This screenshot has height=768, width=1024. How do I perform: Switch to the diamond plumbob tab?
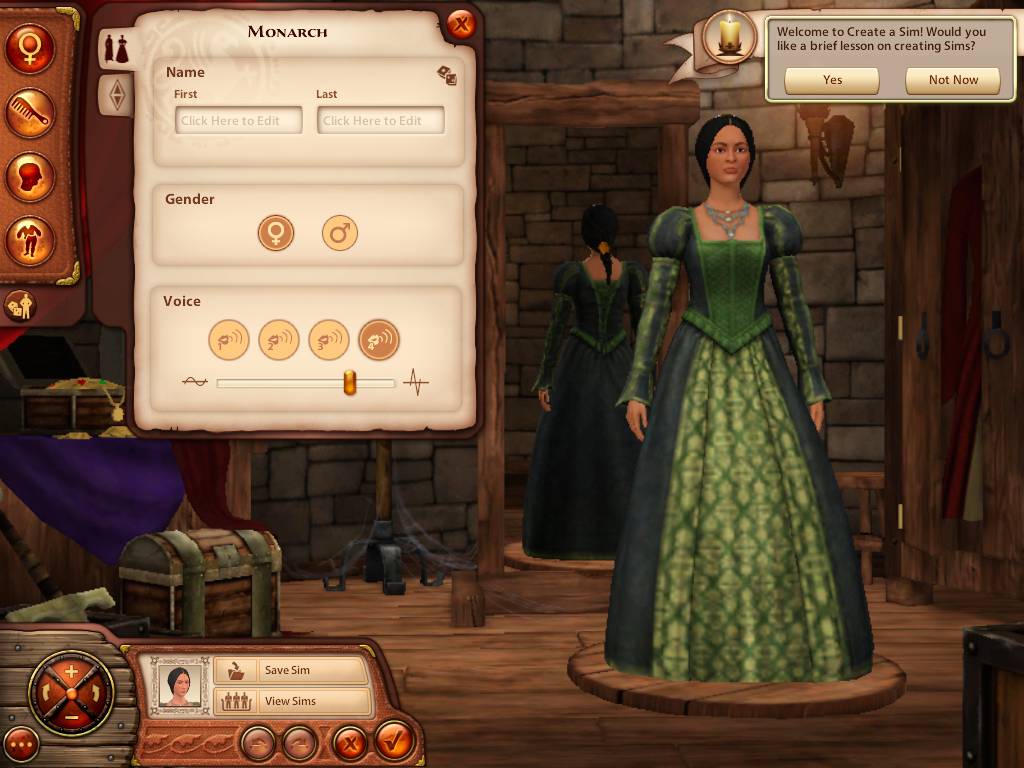(118, 95)
